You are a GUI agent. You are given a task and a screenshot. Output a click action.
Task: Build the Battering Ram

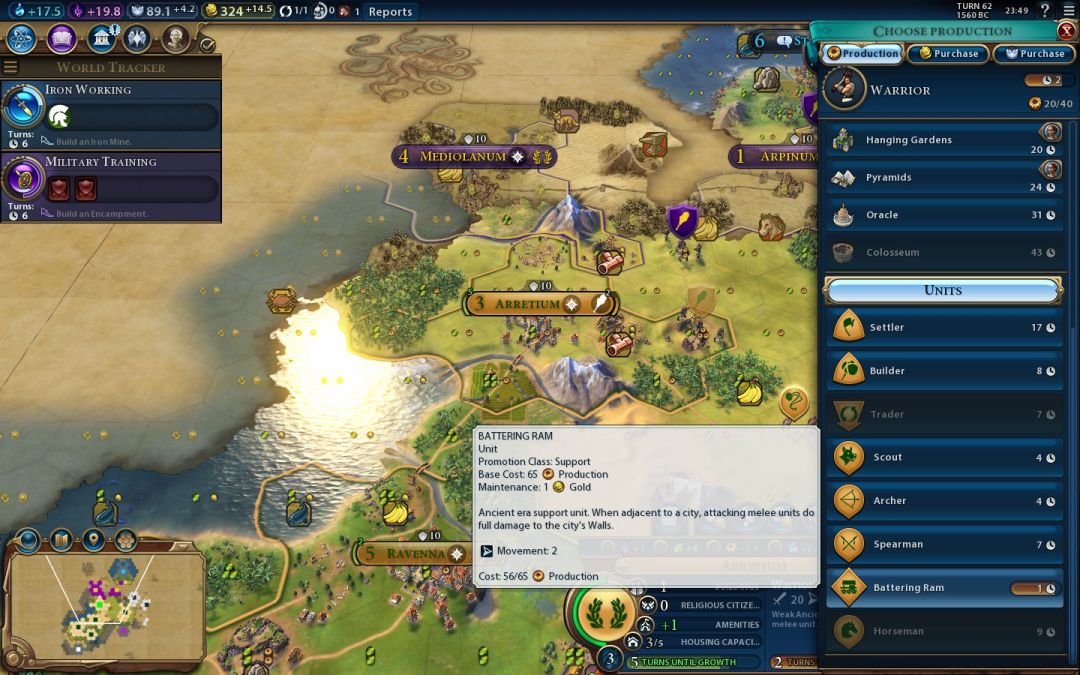[x=944, y=588]
